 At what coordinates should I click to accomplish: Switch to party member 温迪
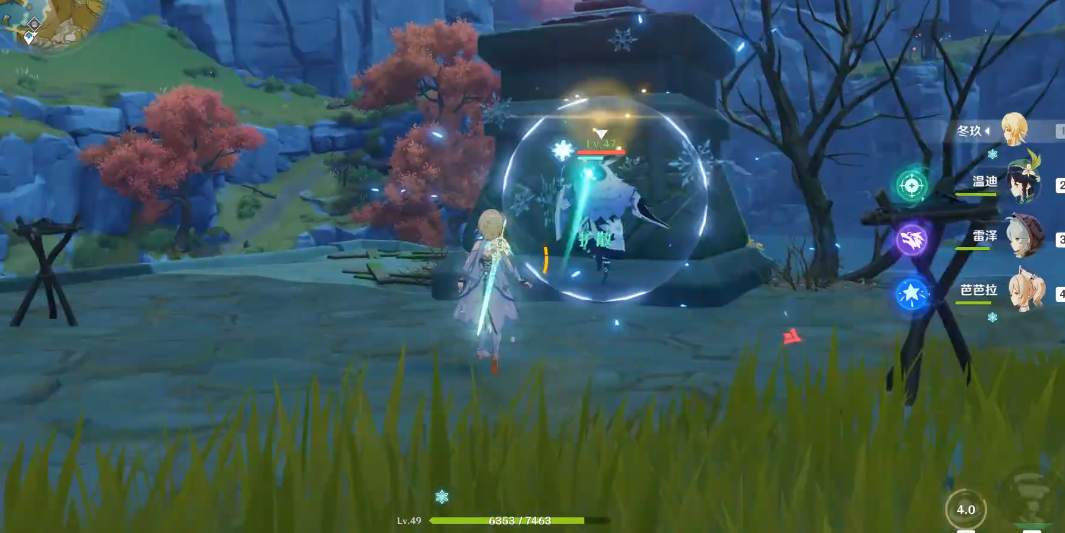click(x=1023, y=182)
